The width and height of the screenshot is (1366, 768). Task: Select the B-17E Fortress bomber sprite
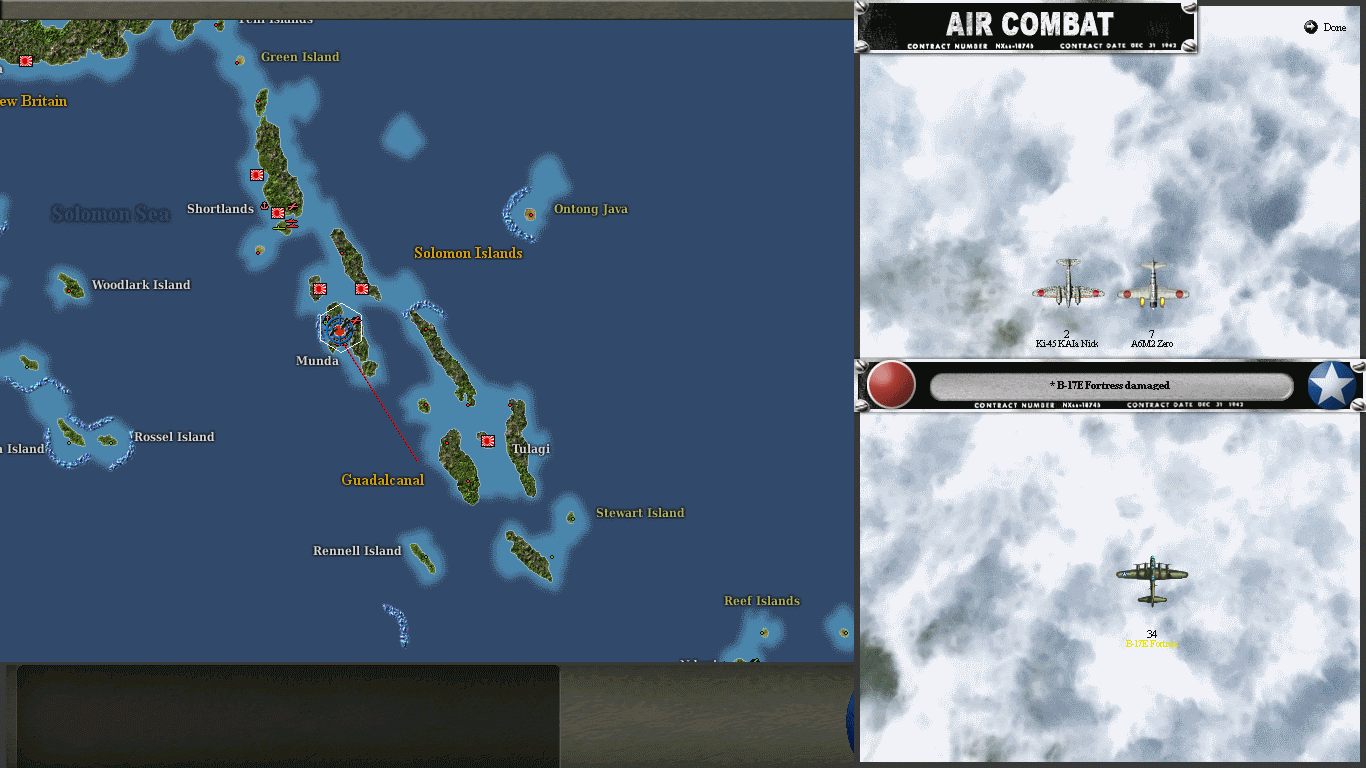(x=1152, y=578)
